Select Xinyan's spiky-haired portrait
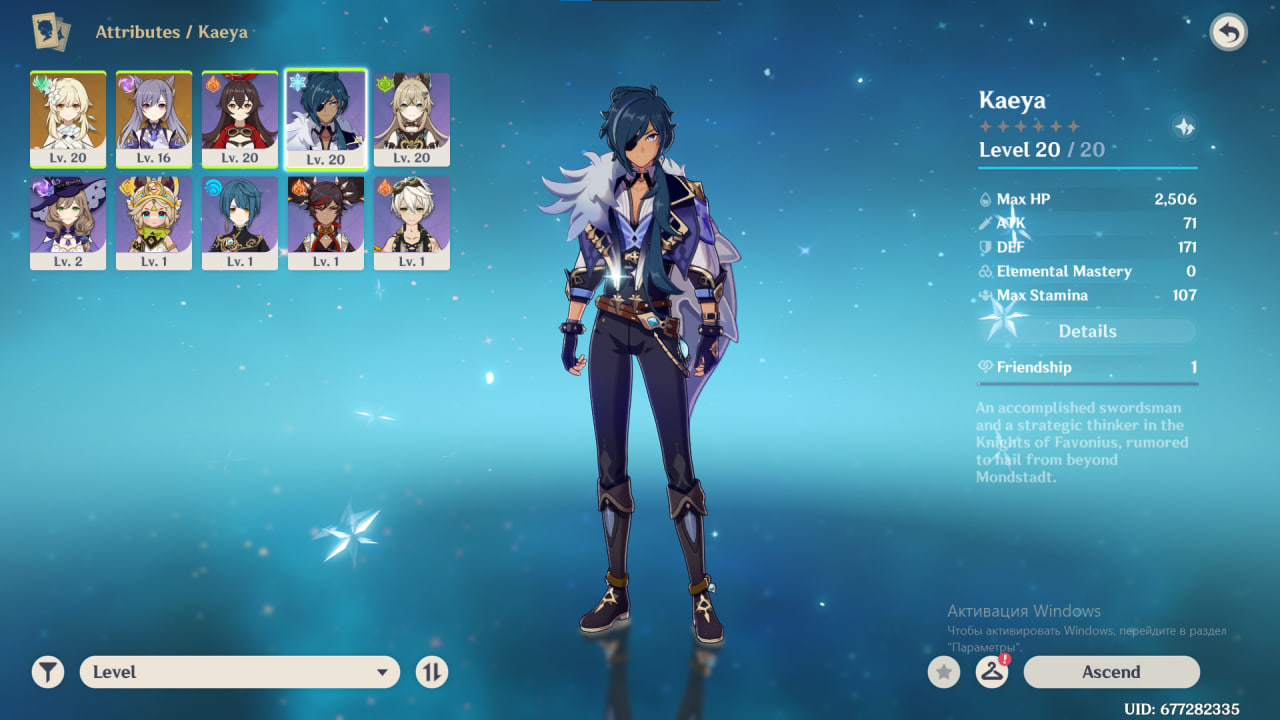The width and height of the screenshot is (1280, 720). tap(326, 222)
